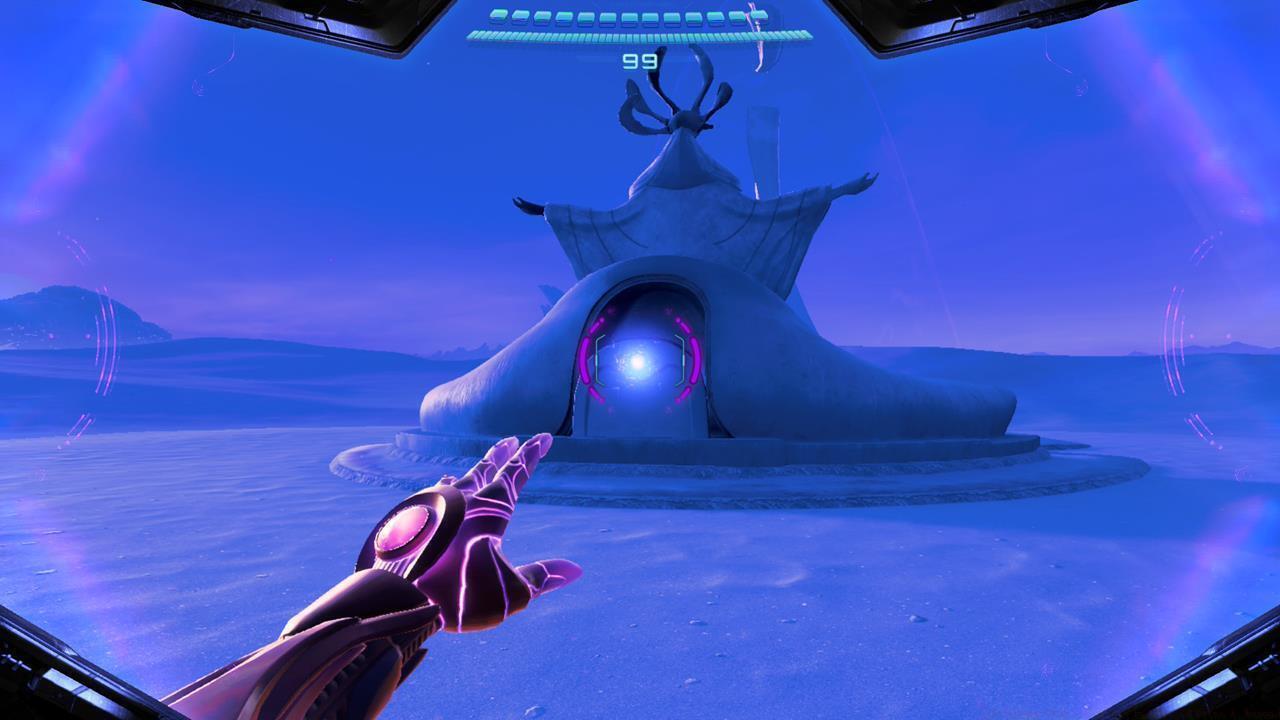
Task: Click the glowing blue door orb
Action: (x=637, y=362)
